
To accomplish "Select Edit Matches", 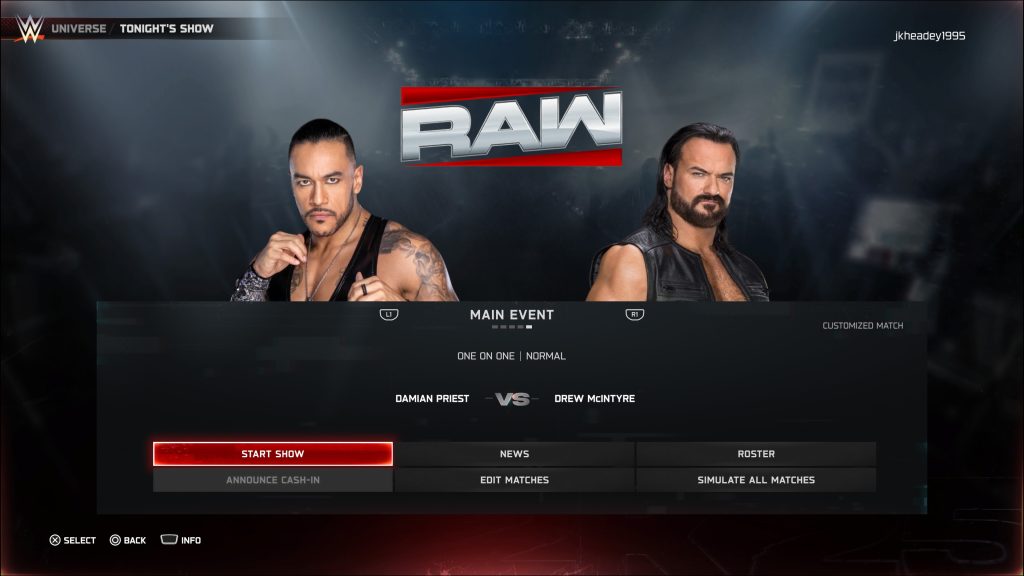I will (x=514, y=480).
